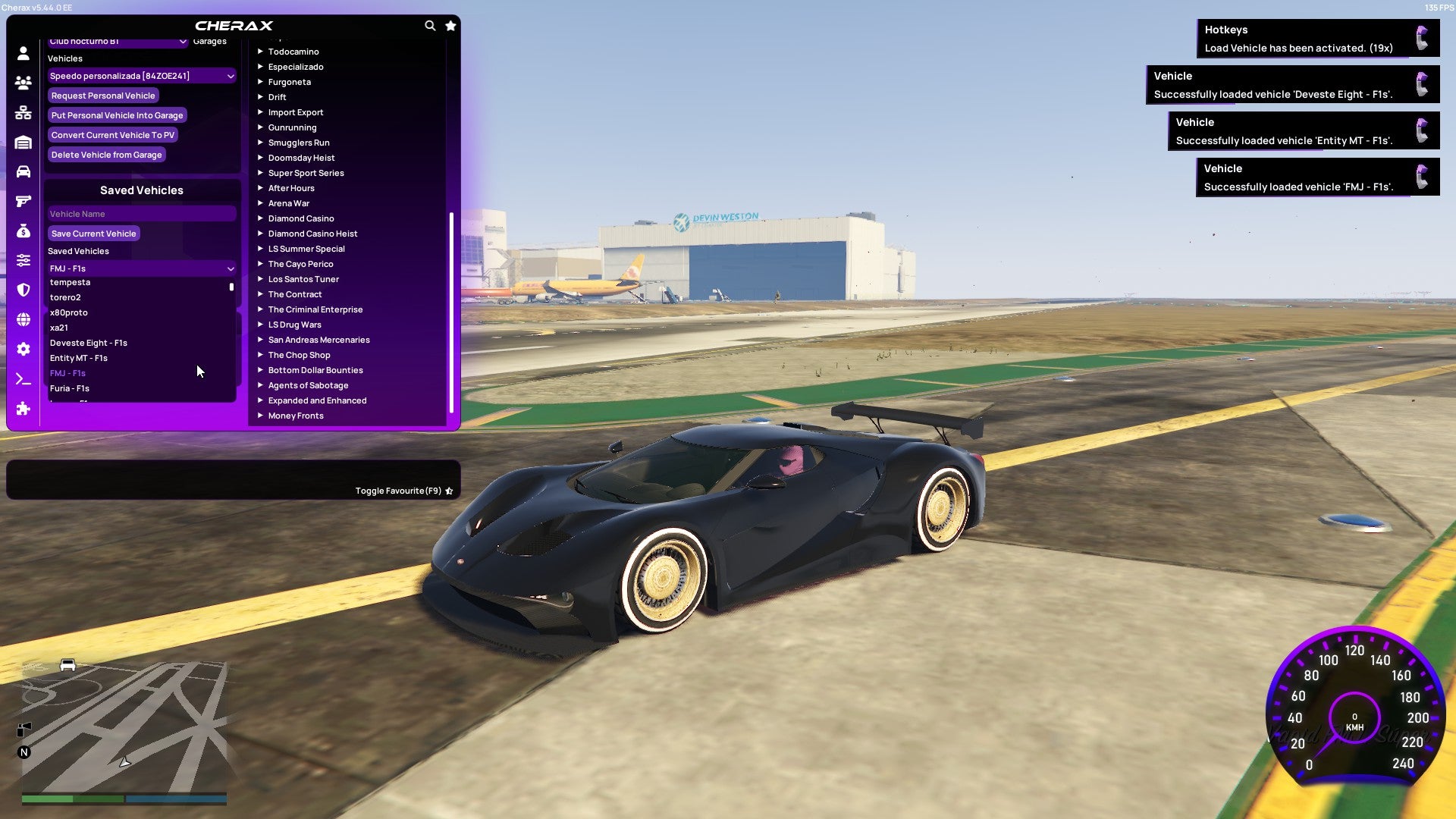The width and height of the screenshot is (1456, 819).
Task: Expand the Todocamino category
Action: 293,52
